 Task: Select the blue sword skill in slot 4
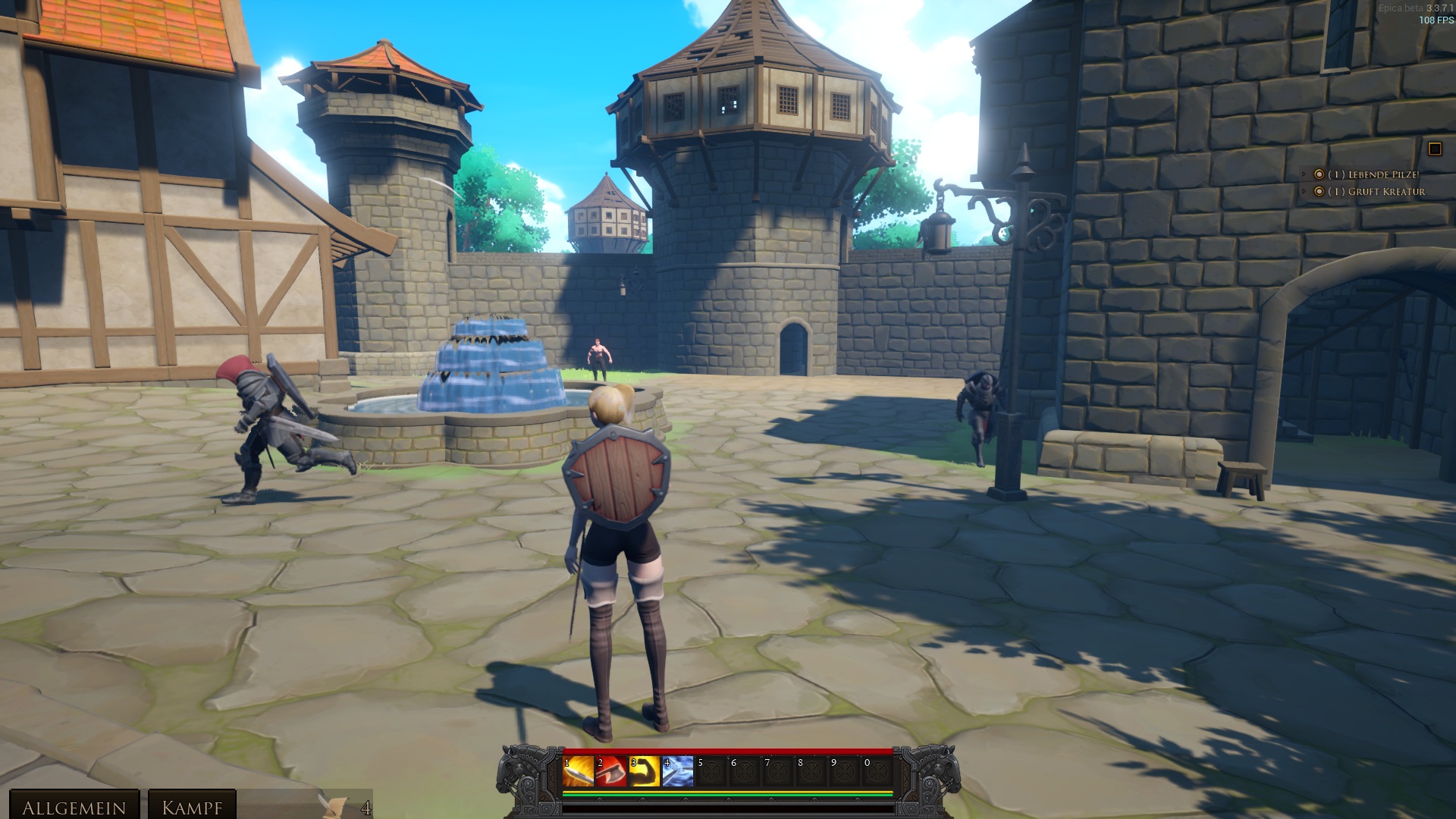(678, 772)
